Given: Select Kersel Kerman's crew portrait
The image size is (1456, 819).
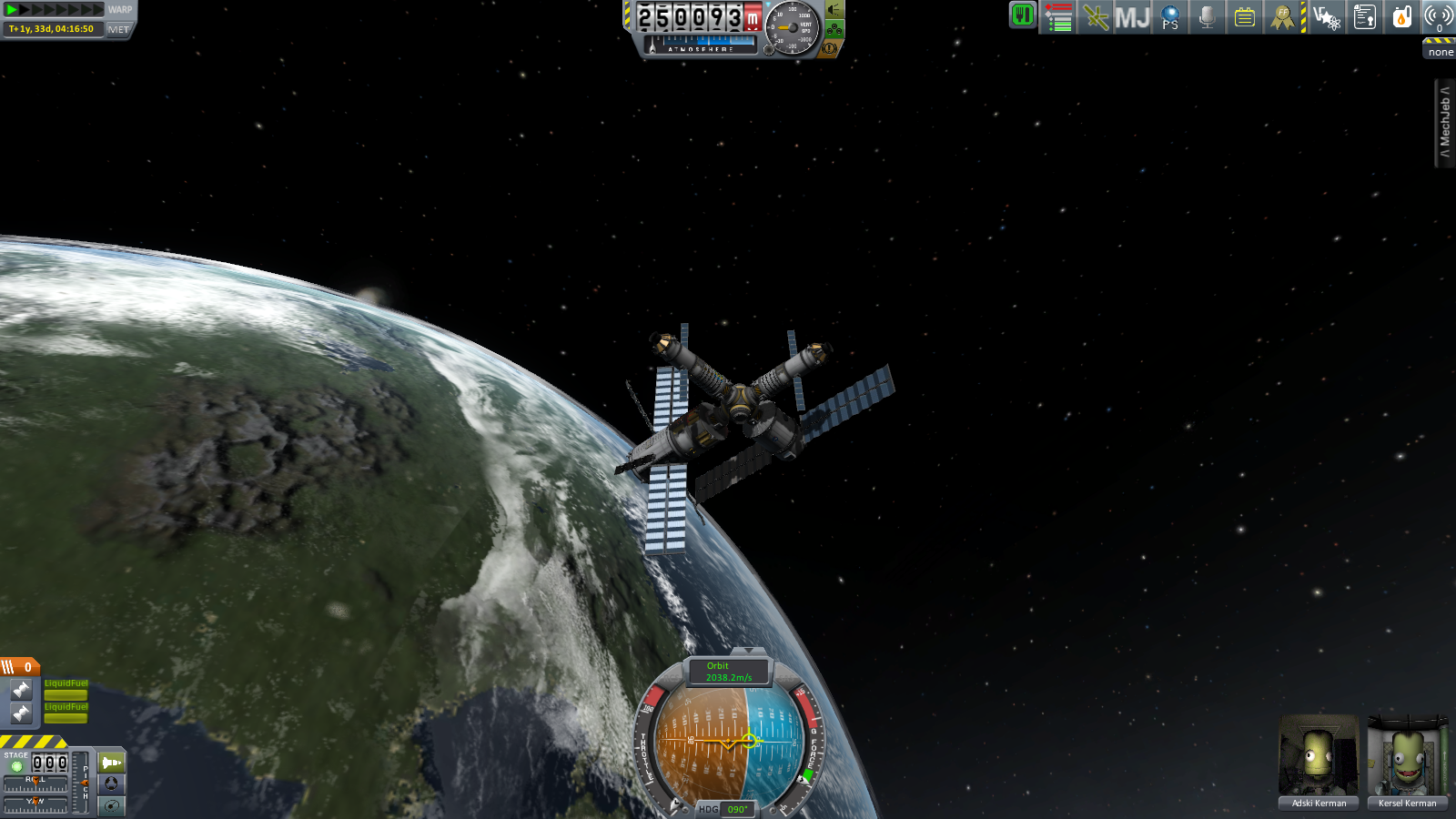Looking at the screenshot, I should 1407,761.
